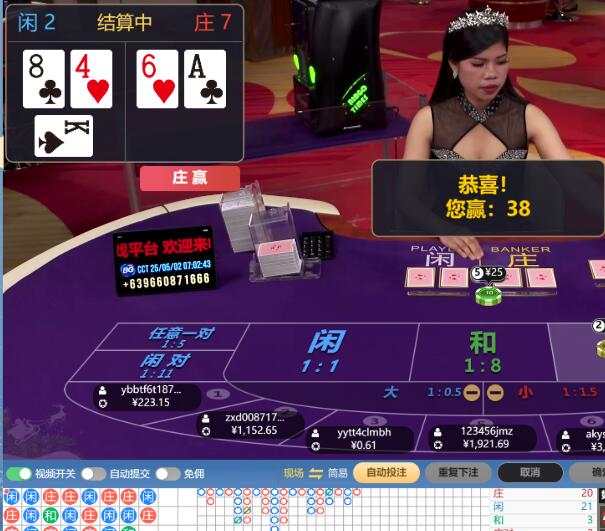Click the 重复下注 repeat bet button

458,472
